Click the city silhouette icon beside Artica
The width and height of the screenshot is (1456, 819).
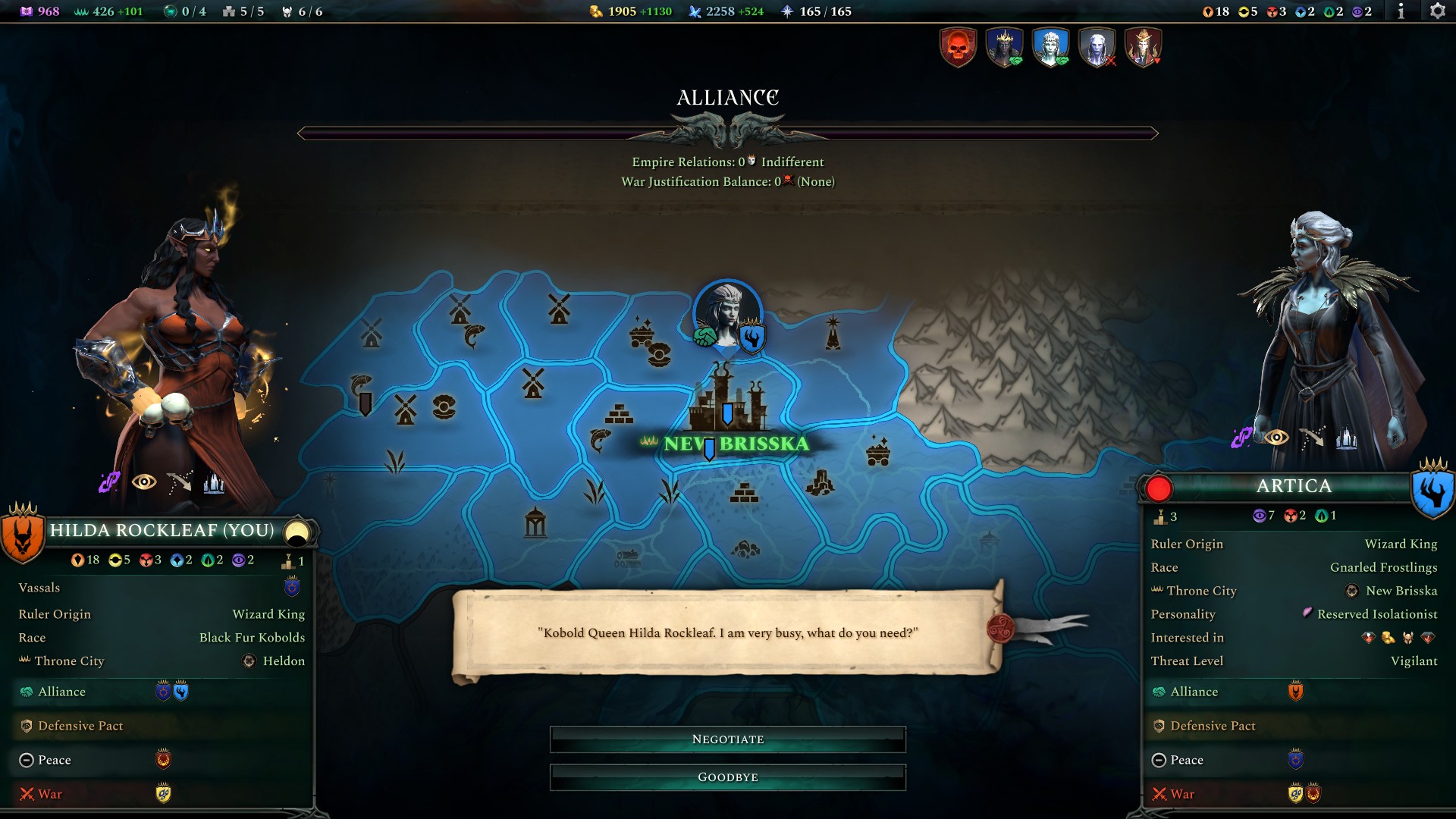click(1347, 436)
